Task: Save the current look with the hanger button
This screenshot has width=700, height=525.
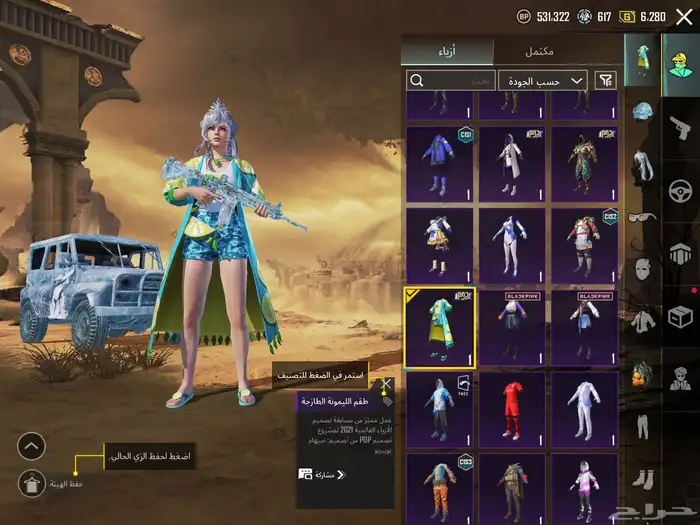Action: tap(31, 482)
